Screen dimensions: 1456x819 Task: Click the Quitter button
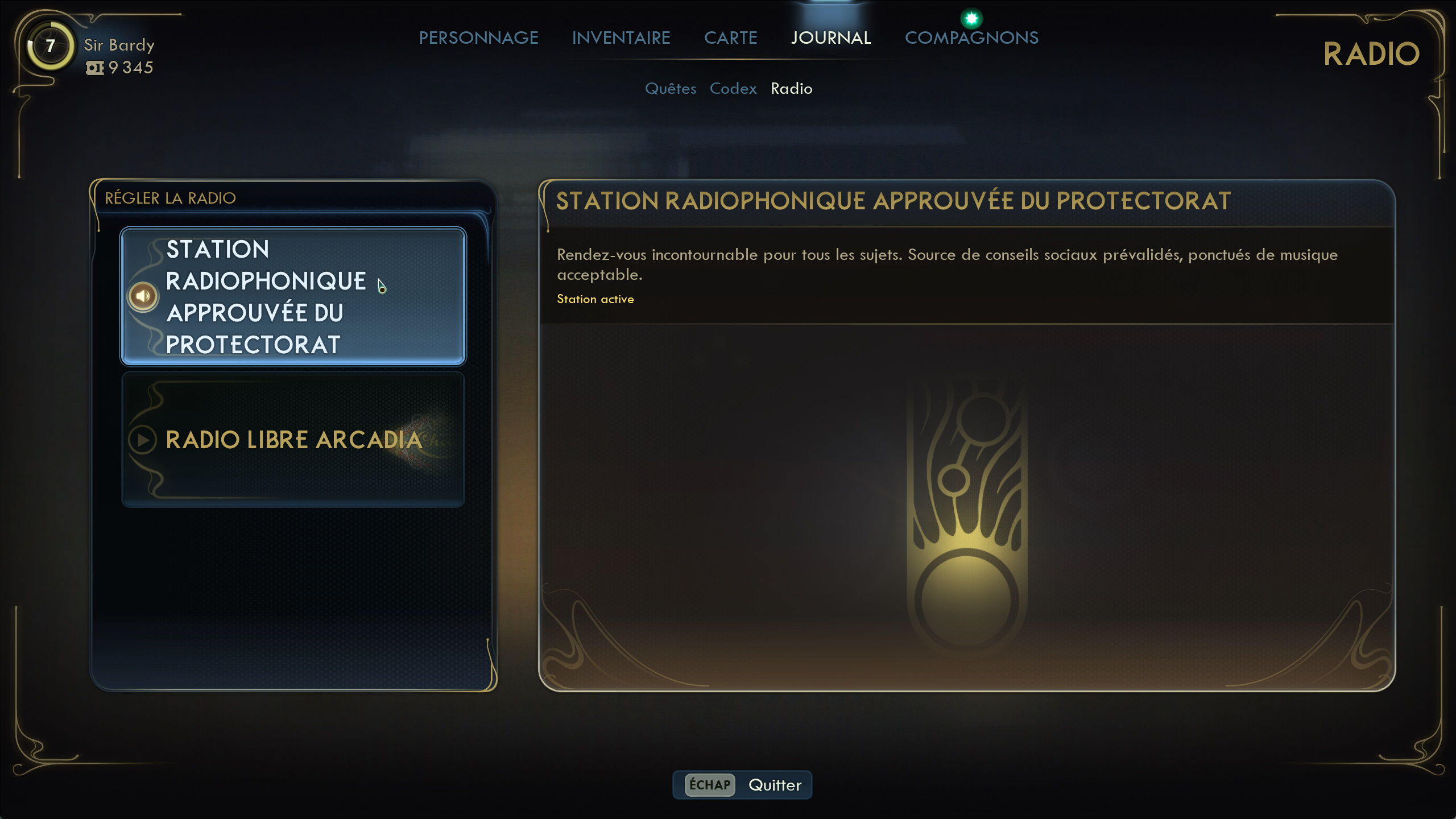pos(743,785)
